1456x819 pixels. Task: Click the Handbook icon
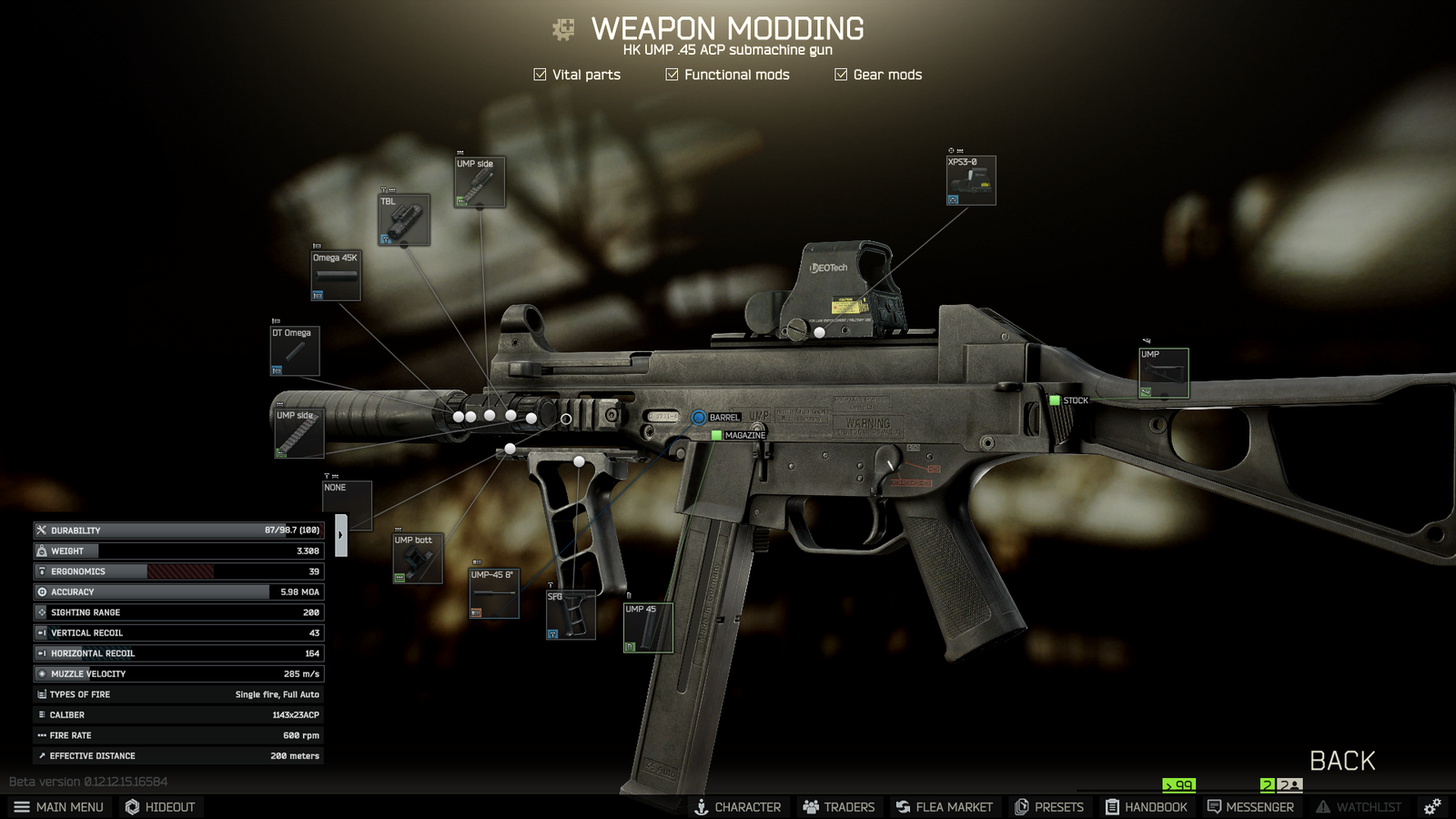point(1112,806)
